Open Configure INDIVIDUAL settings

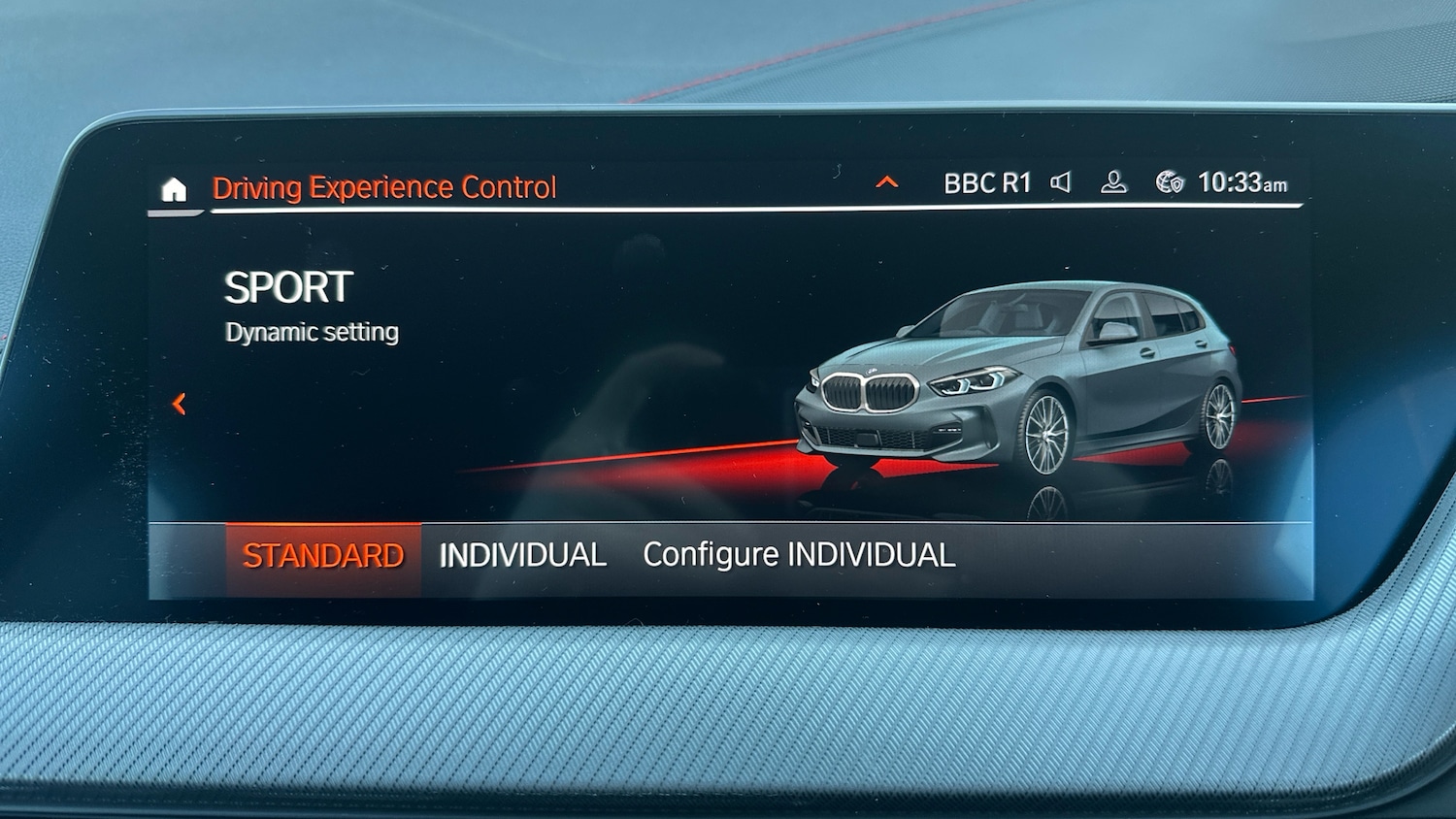click(800, 553)
